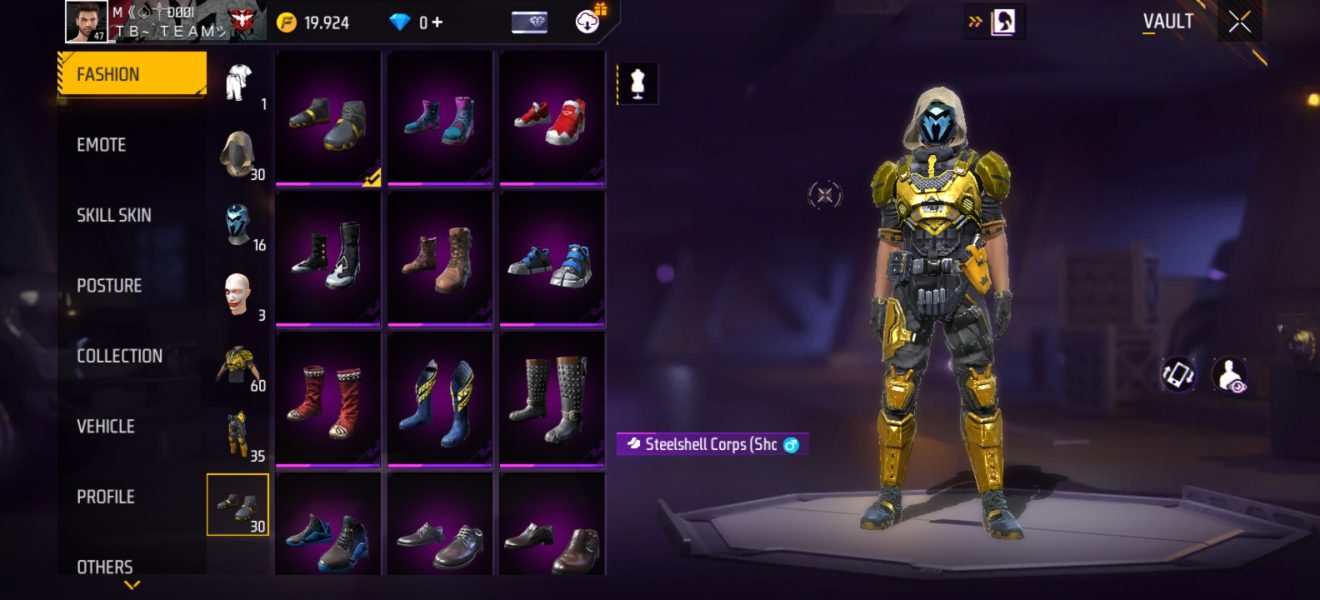The image size is (1320, 600).
Task: Choose the grey studded tall boots
Action: point(551,399)
